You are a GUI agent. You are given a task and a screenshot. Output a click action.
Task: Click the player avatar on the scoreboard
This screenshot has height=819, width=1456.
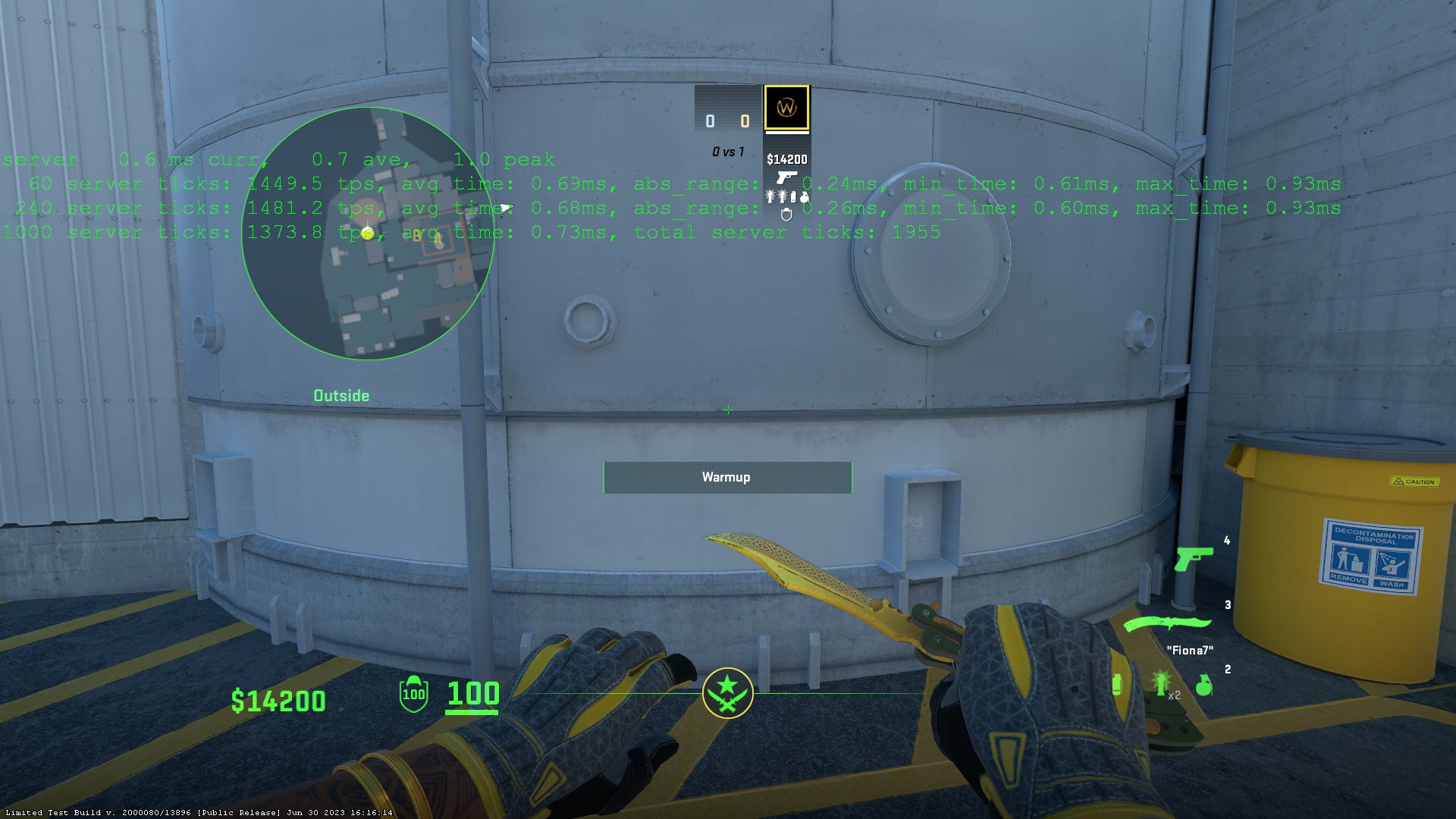click(x=786, y=108)
